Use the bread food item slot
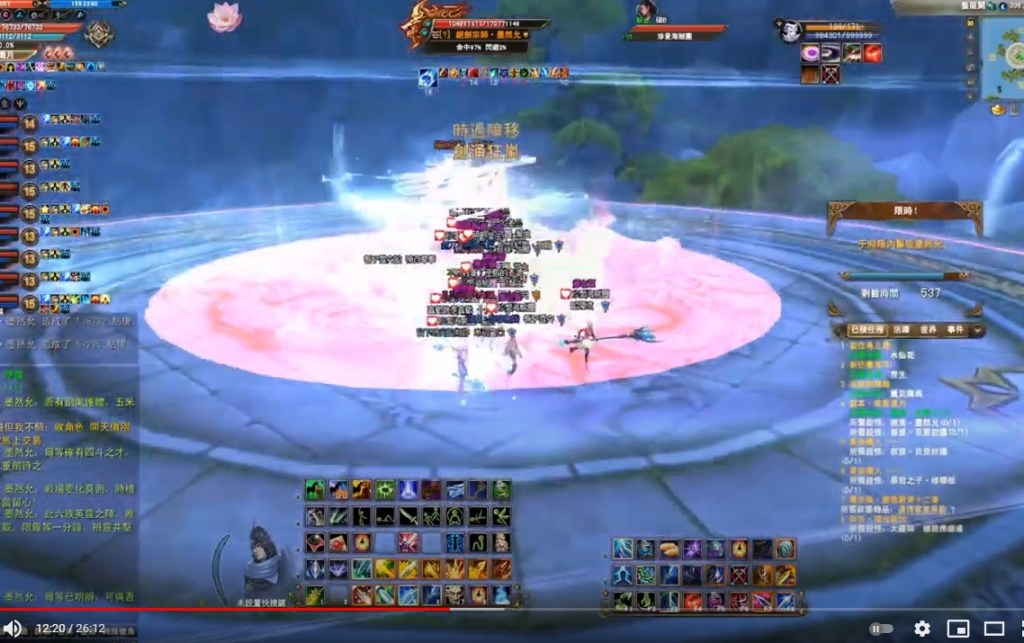The image size is (1024, 643). pyautogui.click(x=669, y=549)
